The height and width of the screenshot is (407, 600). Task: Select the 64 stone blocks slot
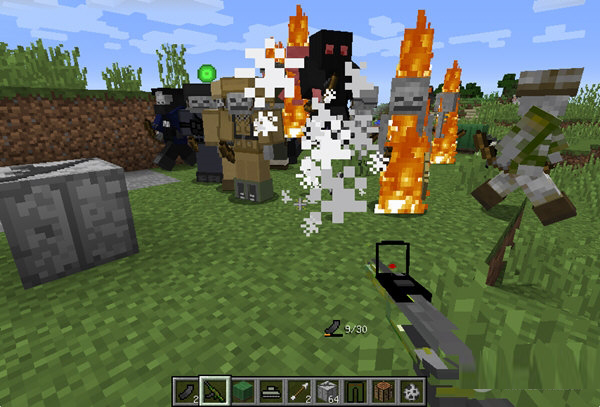328,390
